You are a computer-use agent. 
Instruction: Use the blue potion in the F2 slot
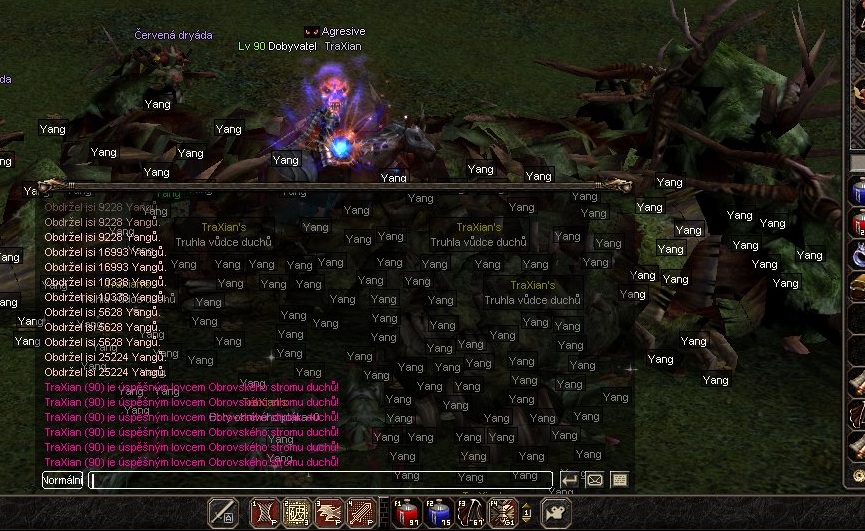tap(439, 513)
